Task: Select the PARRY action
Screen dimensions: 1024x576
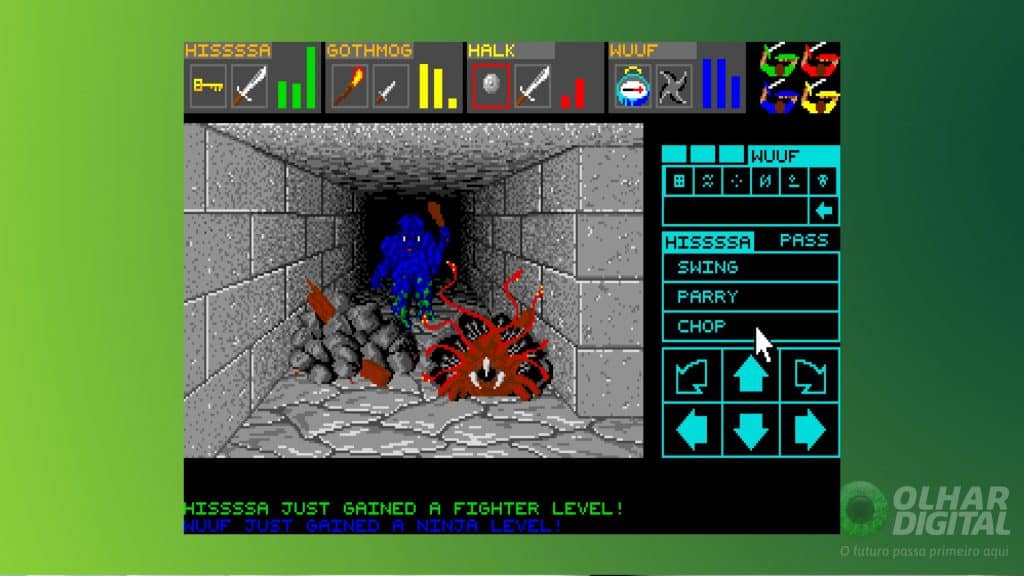Action: click(750, 297)
